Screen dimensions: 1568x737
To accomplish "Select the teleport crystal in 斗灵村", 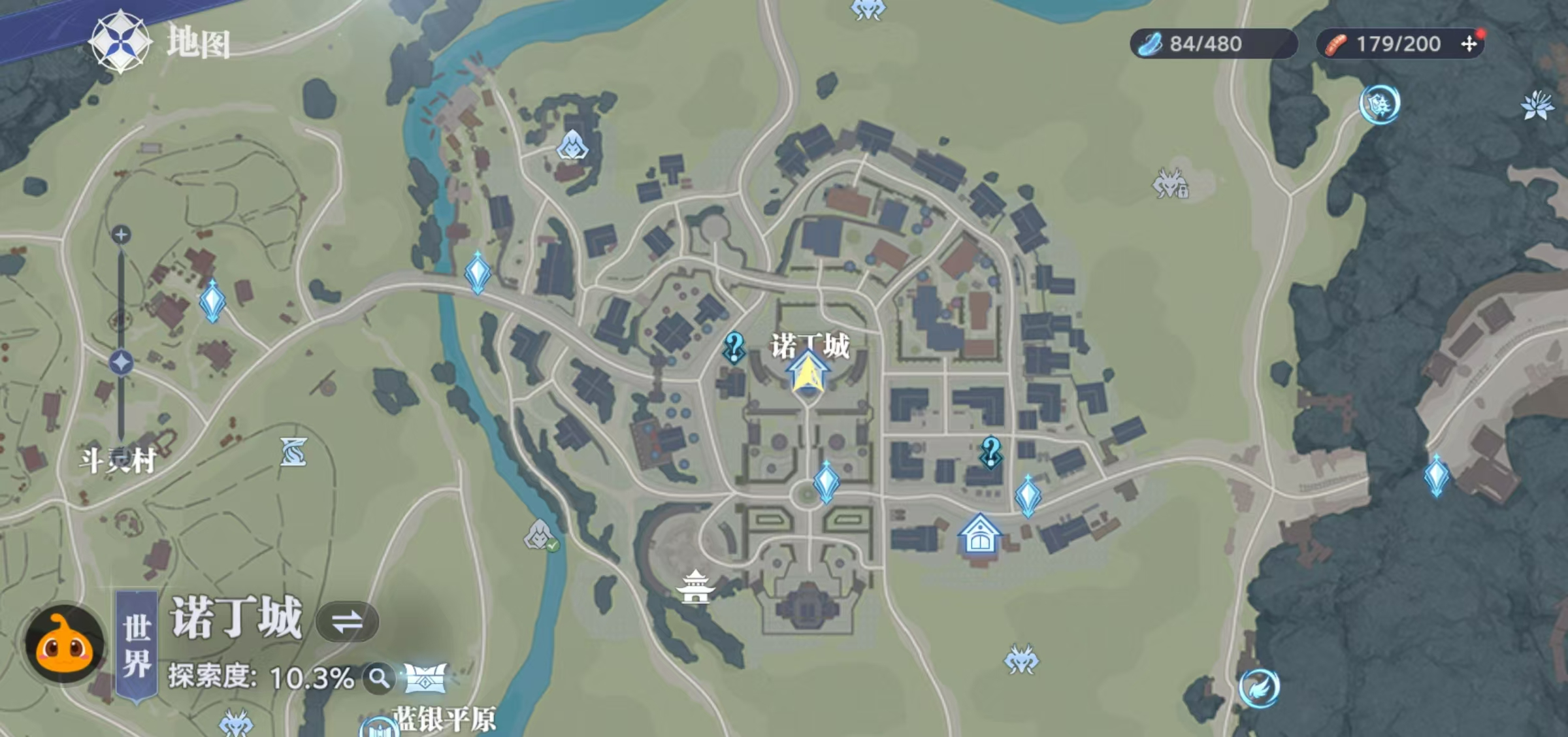I will [x=212, y=301].
